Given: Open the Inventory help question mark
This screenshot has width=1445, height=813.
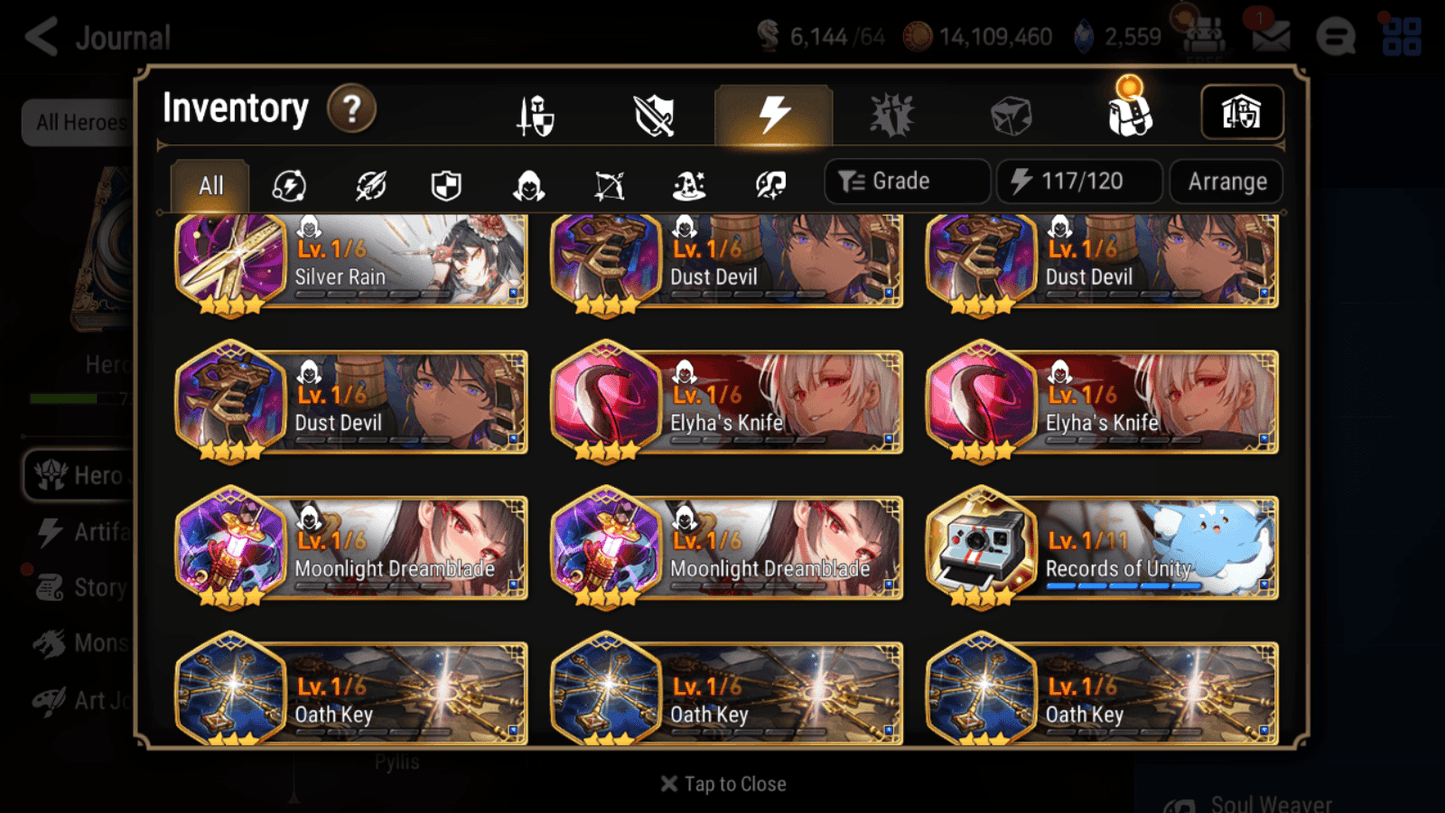Looking at the screenshot, I should pyautogui.click(x=352, y=110).
